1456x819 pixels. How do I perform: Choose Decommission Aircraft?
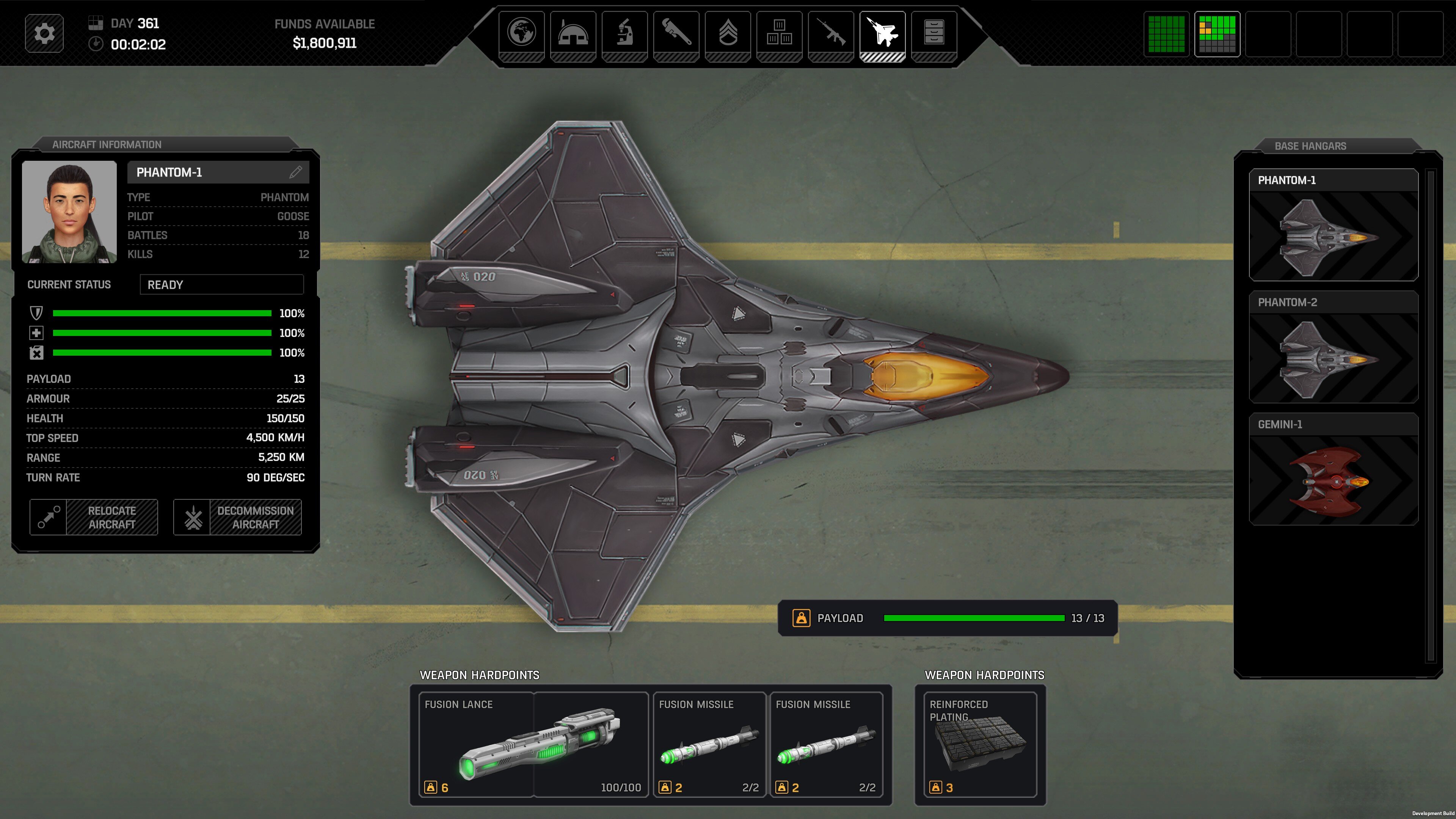[237, 517]
